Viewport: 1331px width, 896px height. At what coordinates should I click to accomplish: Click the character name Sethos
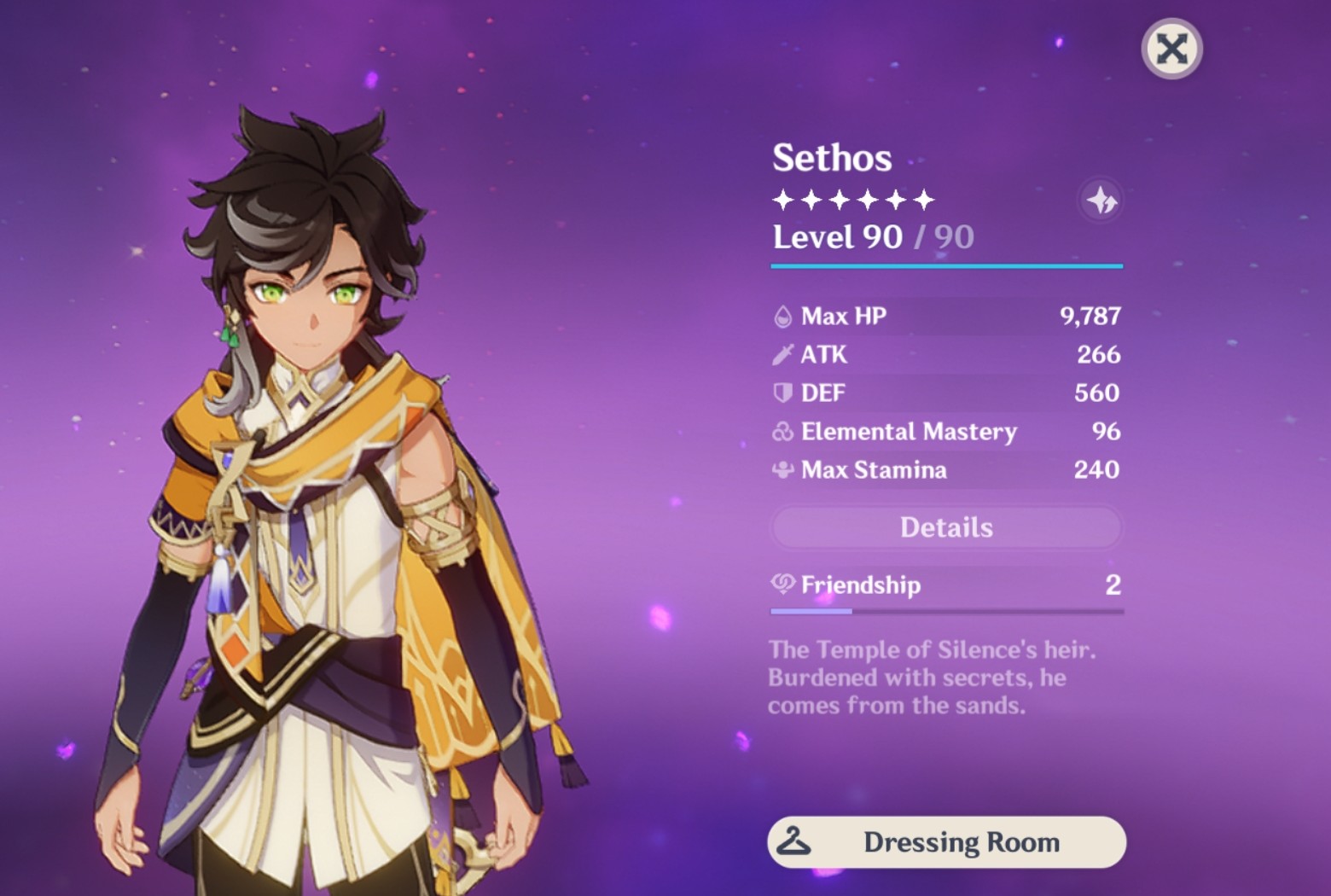(x=832, y=158)
